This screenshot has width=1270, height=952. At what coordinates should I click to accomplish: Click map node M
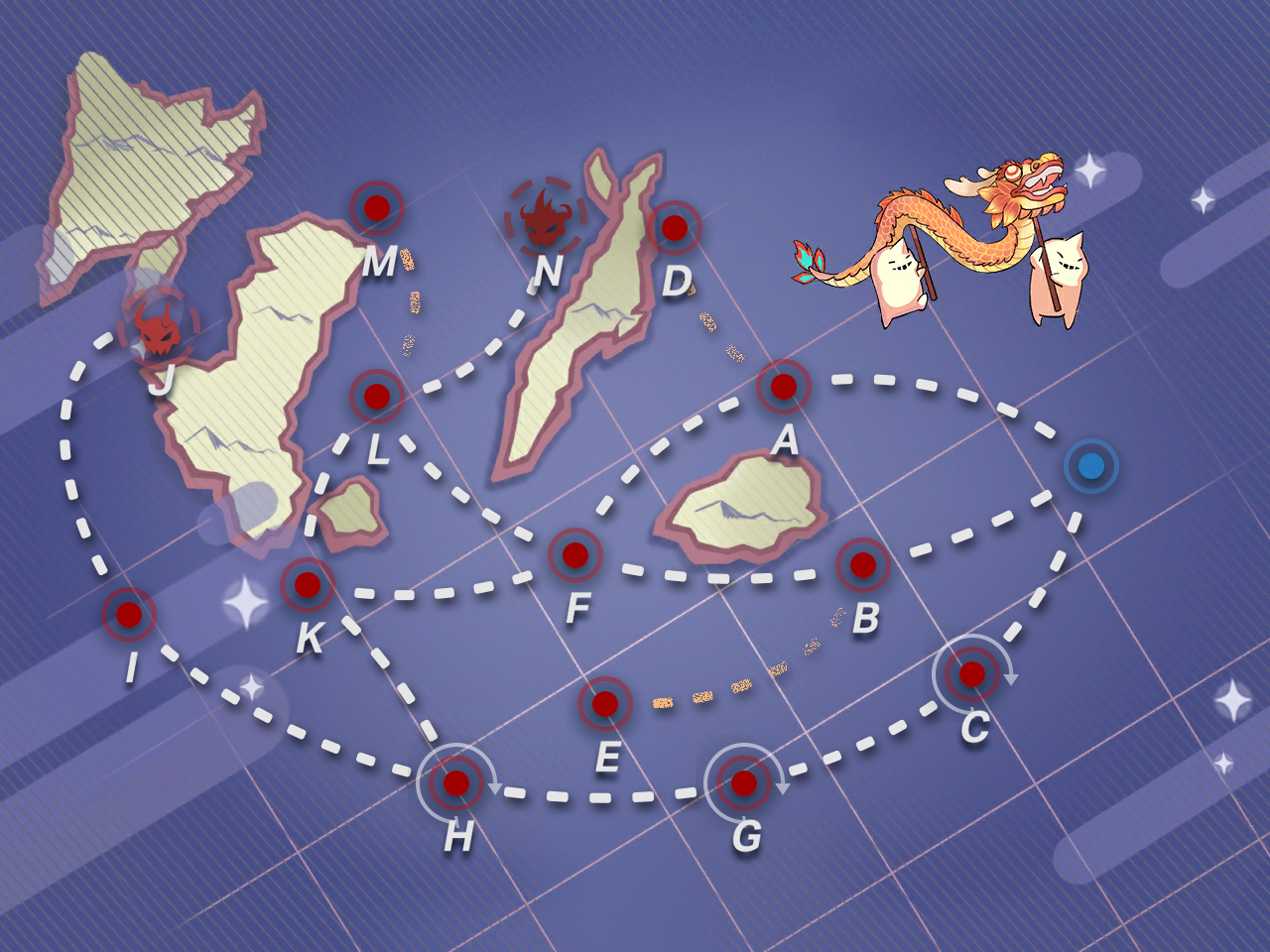pyautogui.click(x=377, y=208)
